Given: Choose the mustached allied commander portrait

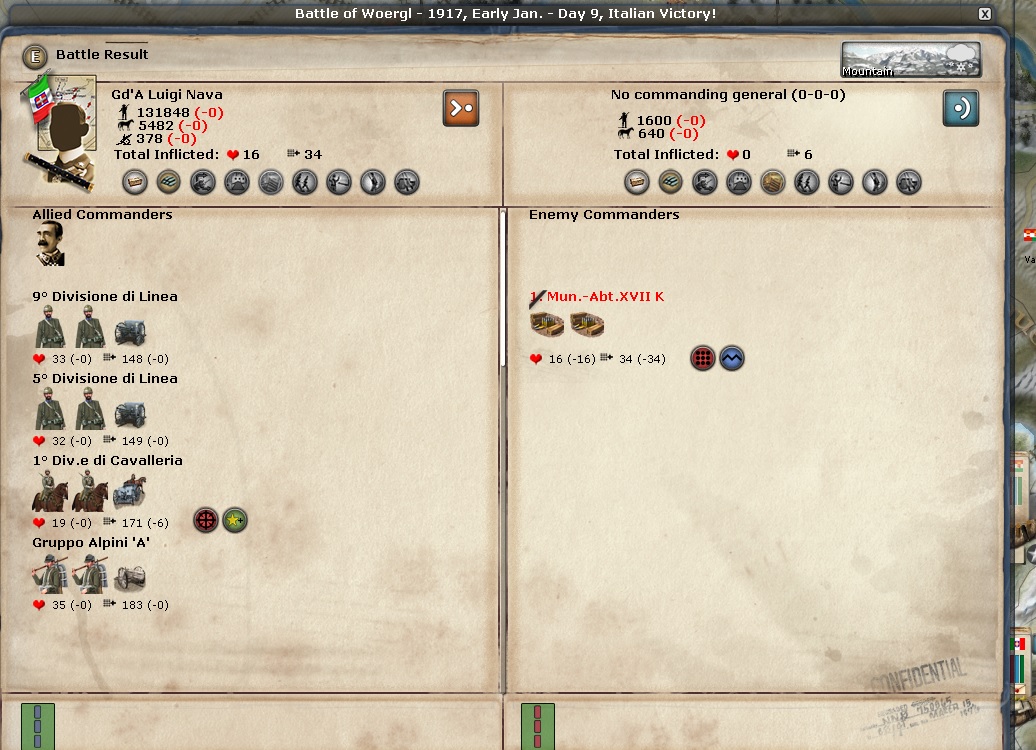Looking at the screenshot, I should pos(50,244).
